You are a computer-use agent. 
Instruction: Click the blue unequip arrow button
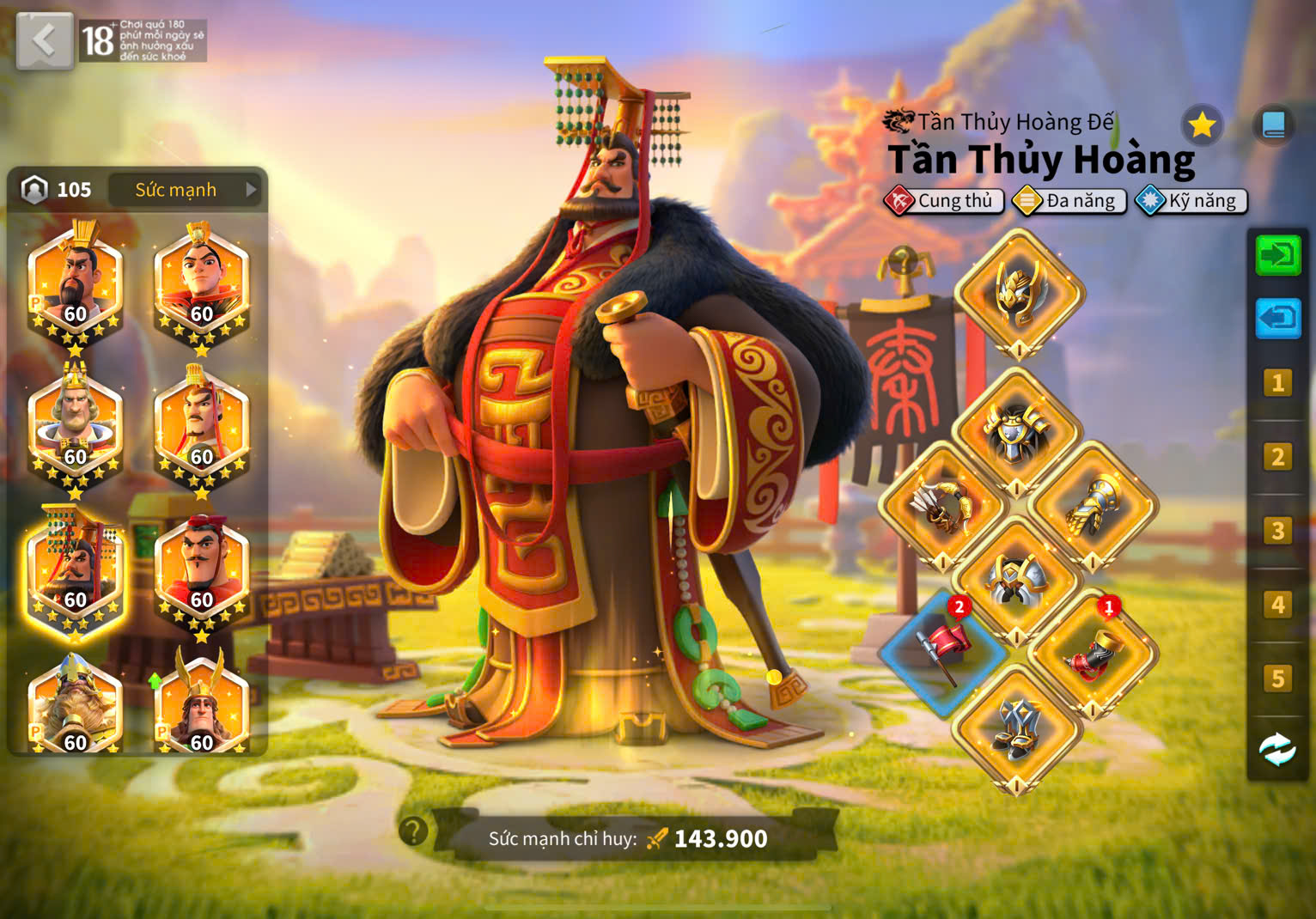click(1277, 319)
